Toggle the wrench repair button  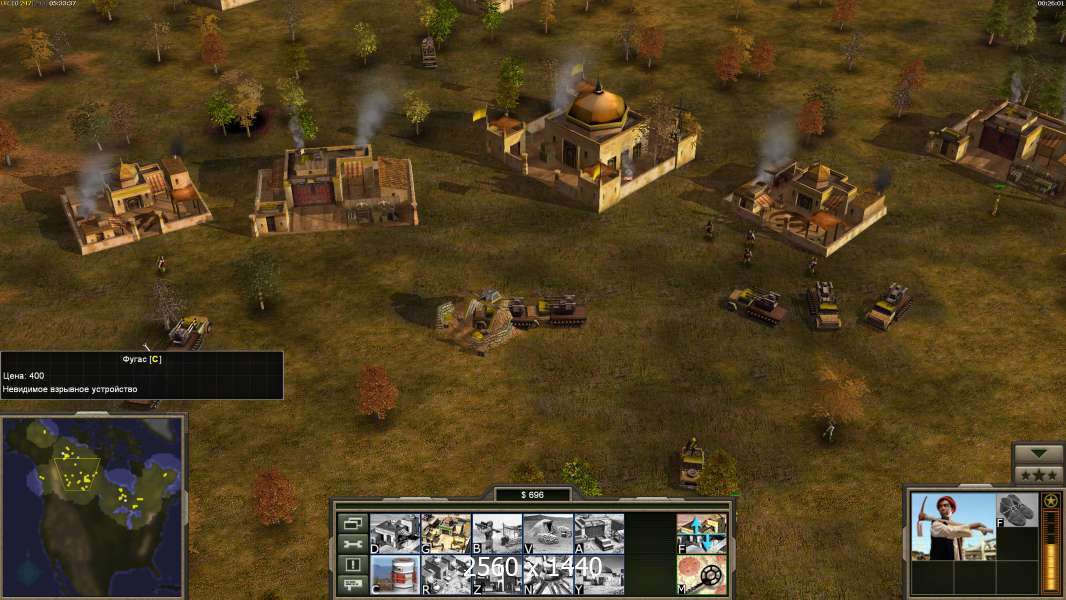click(x=351, y=544)
